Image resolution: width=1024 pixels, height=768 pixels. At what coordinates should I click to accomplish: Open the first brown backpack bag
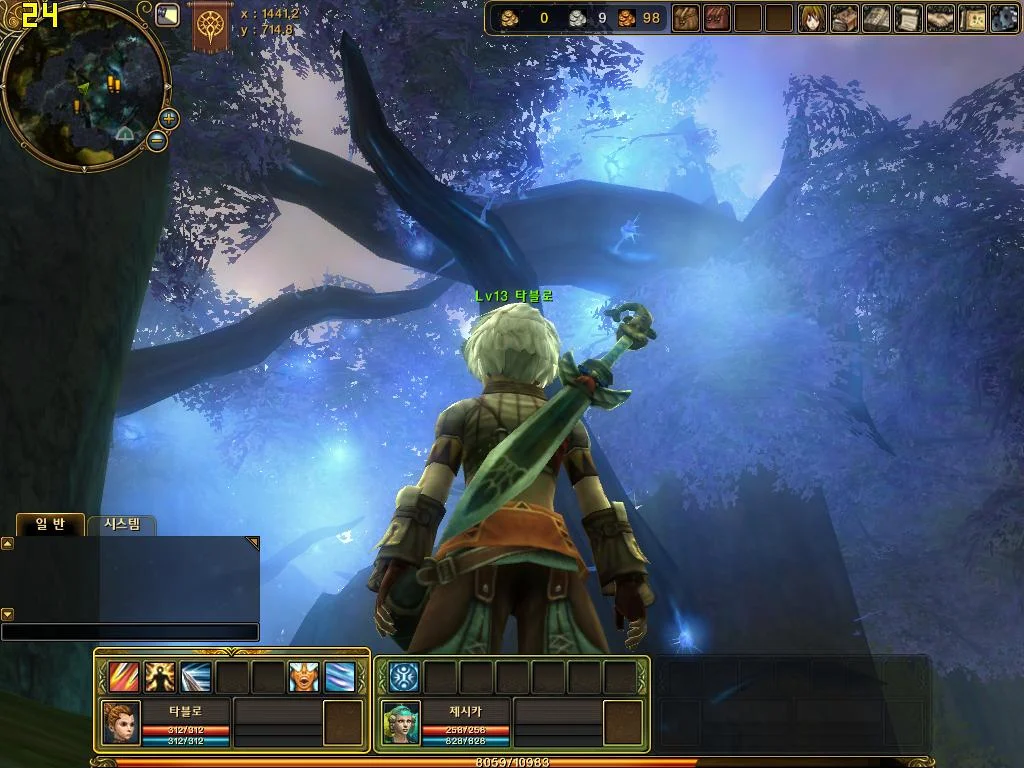tap(685, 18)
